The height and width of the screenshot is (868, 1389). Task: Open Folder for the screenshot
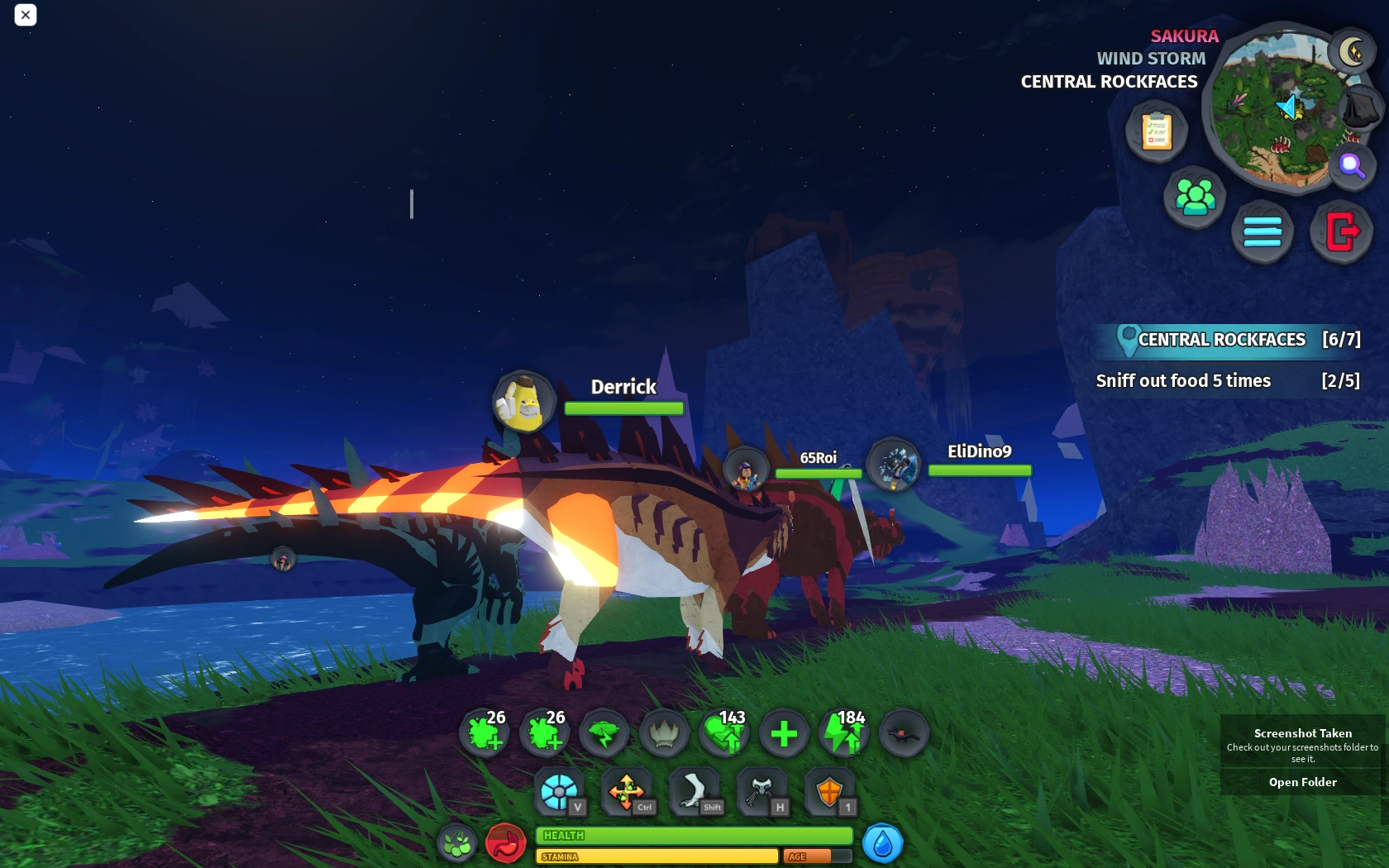click(1302, 781)
